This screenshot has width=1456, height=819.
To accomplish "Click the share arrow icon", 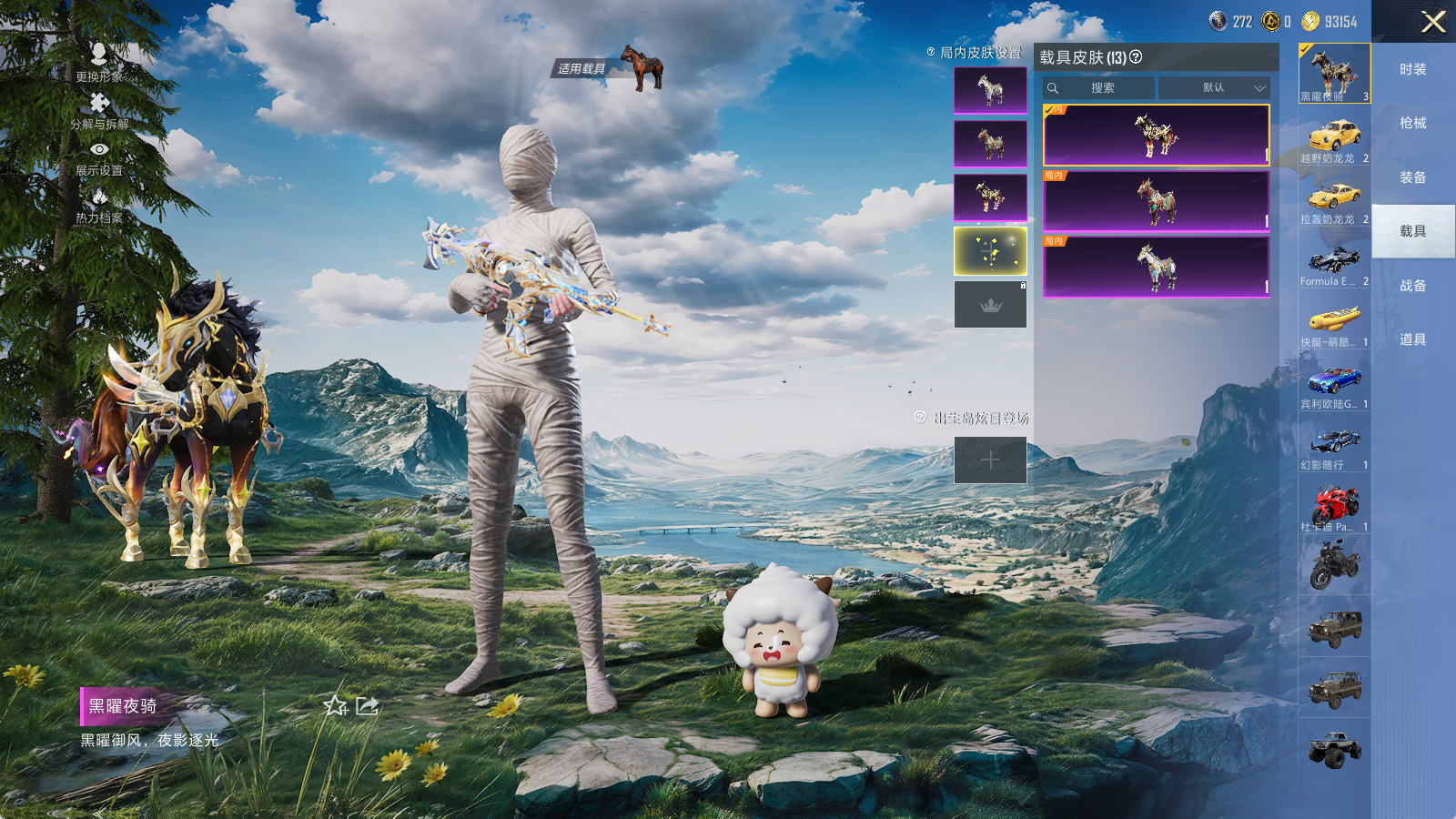I will [368, 705].
